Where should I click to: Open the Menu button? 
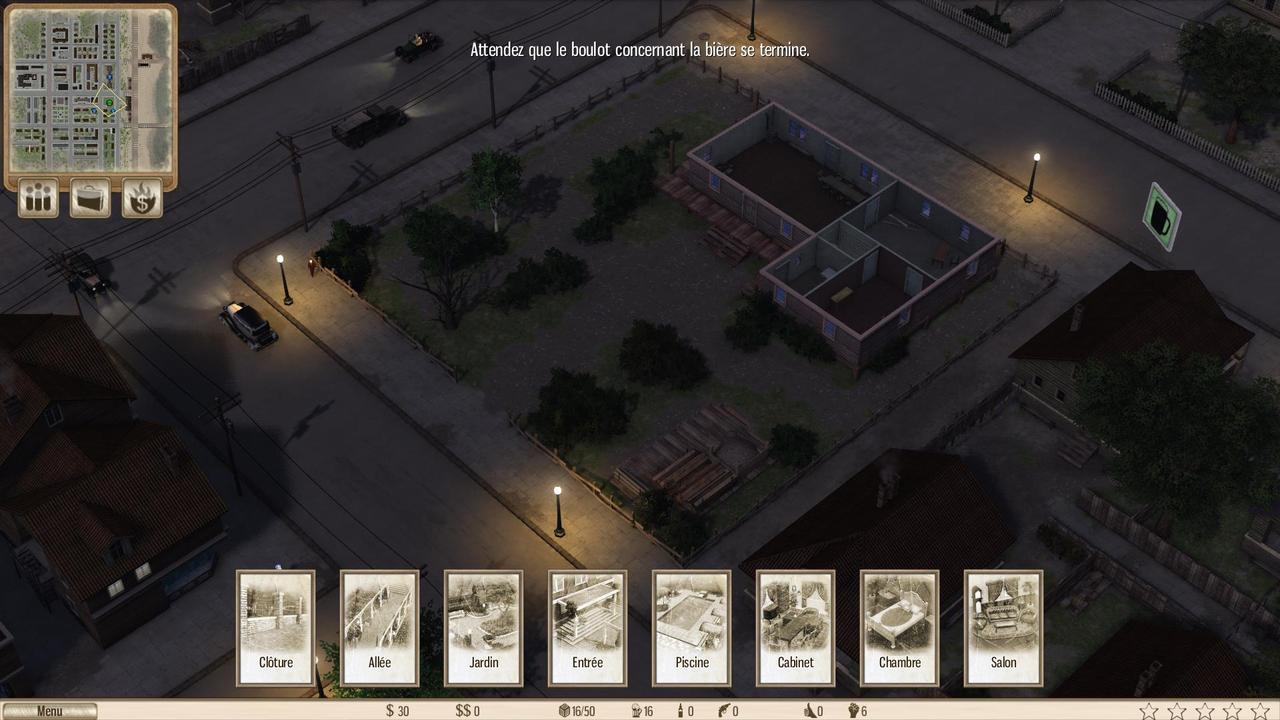(x=49, y=711)
